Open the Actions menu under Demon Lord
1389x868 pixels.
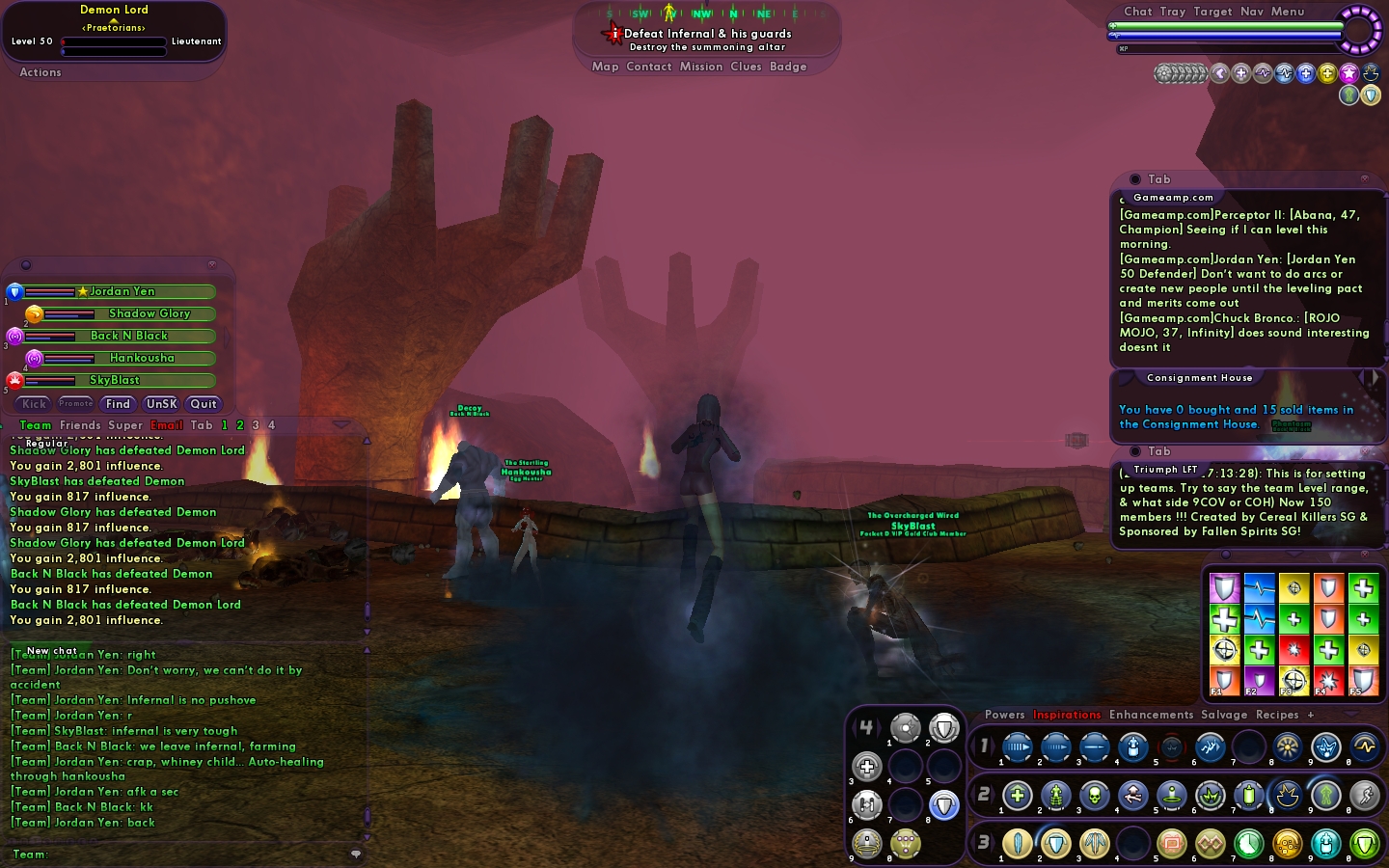(x=41, y=72)
